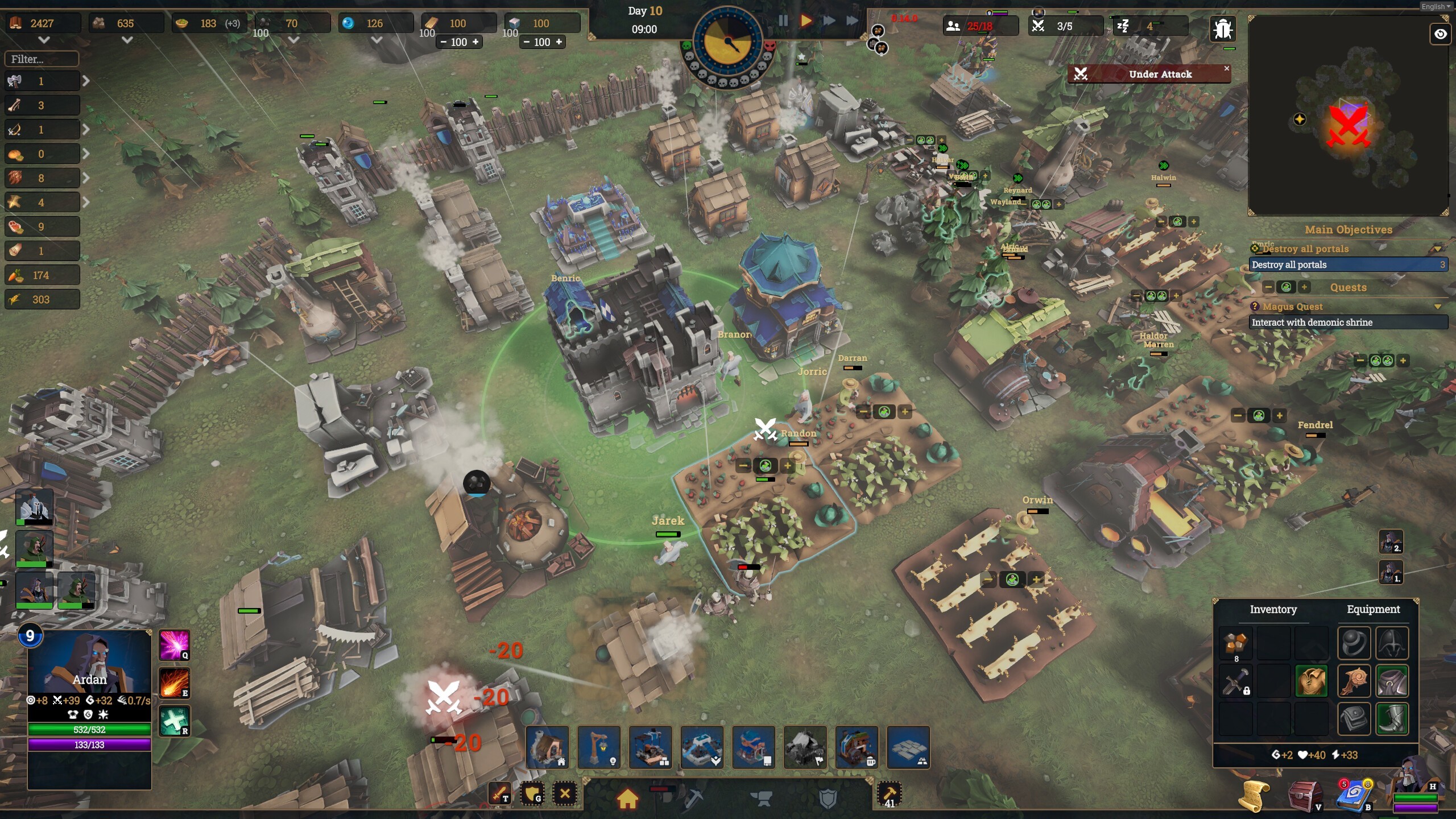Dismiss the Under Attack alert

coord(1226,68)
